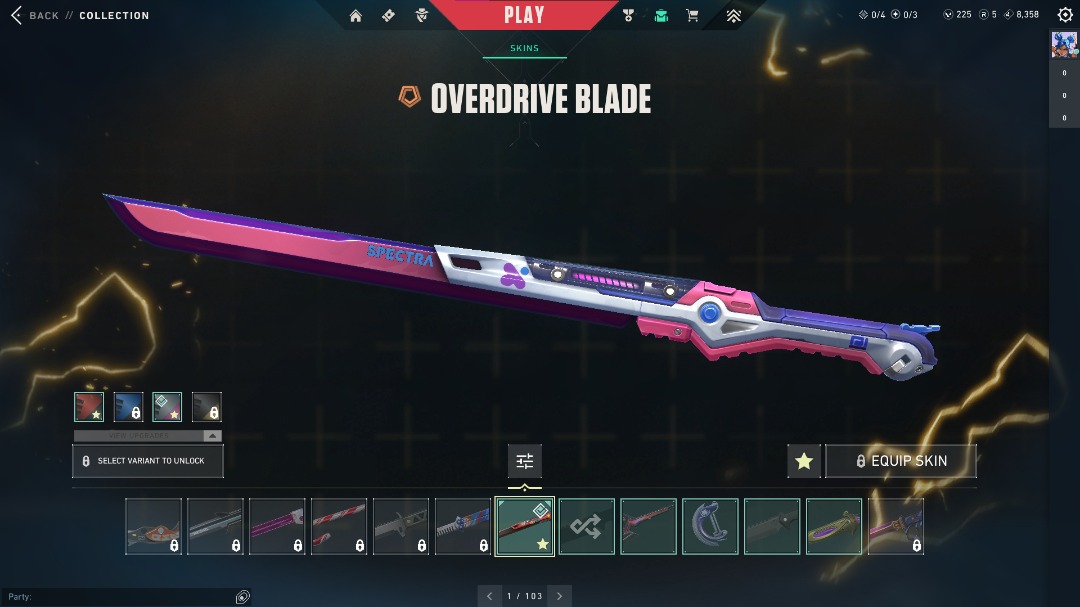Open the agents icon in top bar
This screenshot has height=607, width=1080.
tap(422, 16)
